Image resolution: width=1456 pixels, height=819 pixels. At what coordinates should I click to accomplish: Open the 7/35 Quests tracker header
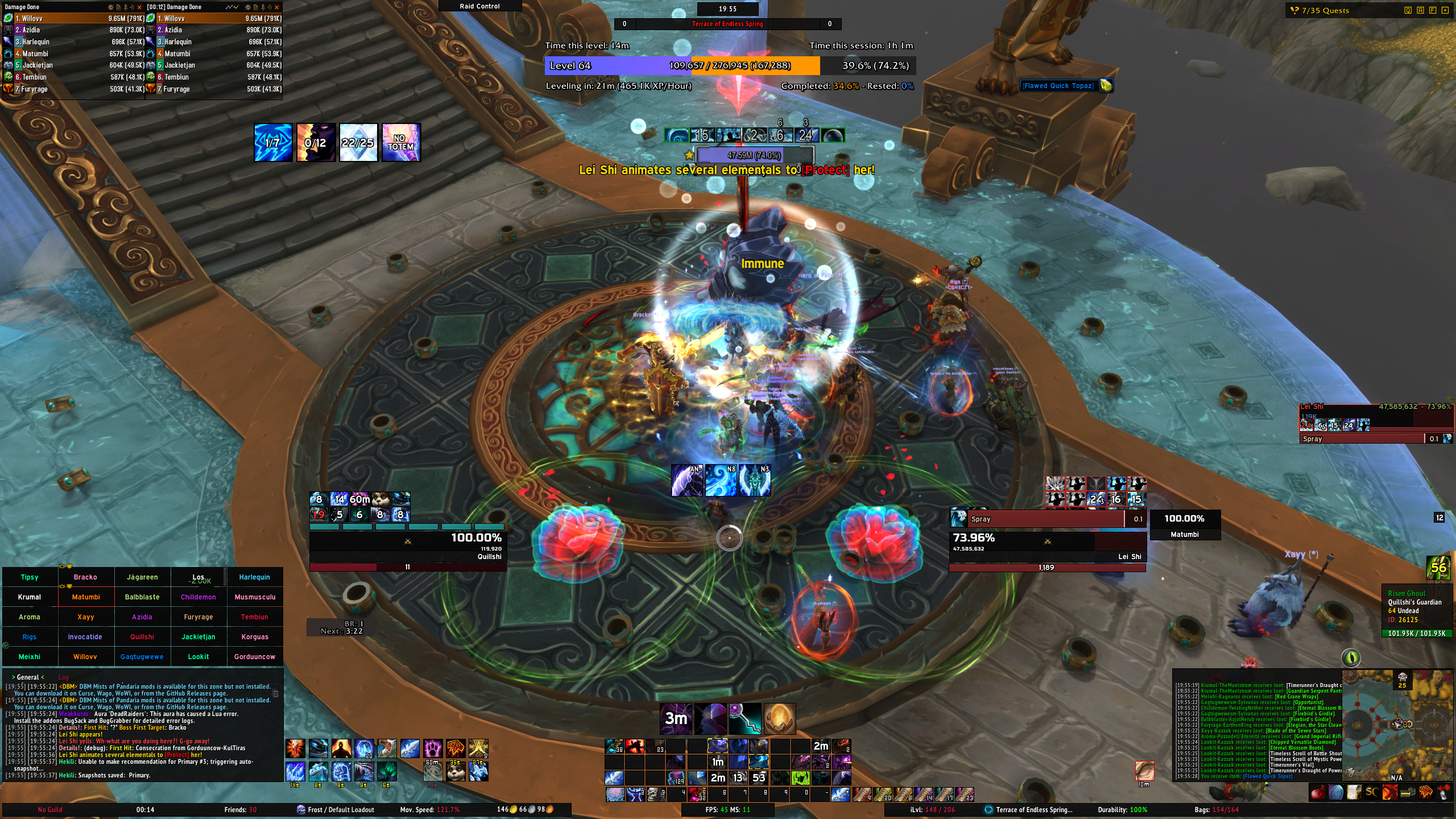[1325, 10]
